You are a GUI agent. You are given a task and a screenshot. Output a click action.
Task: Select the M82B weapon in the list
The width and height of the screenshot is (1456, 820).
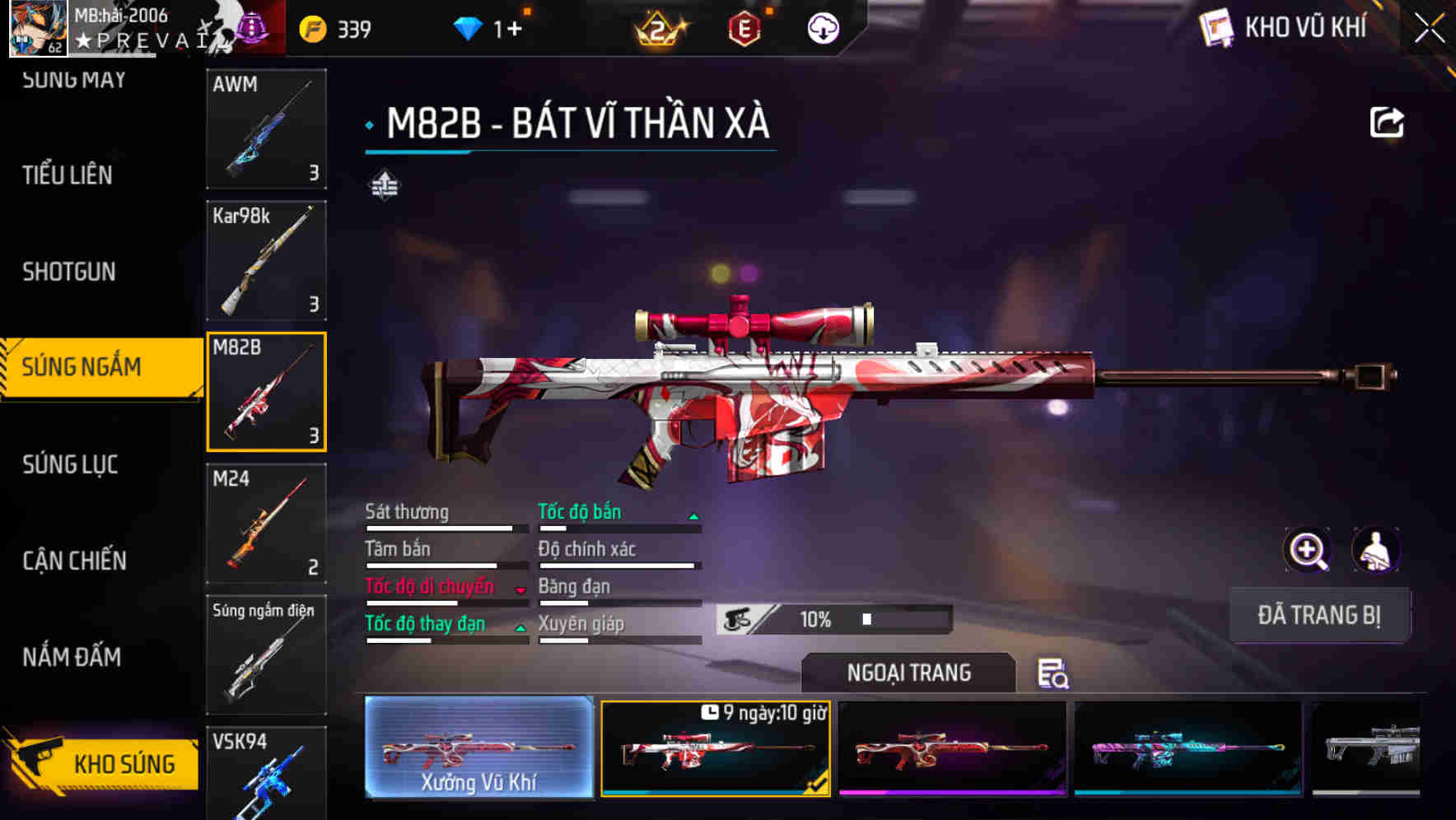click(x=266, y=390)
